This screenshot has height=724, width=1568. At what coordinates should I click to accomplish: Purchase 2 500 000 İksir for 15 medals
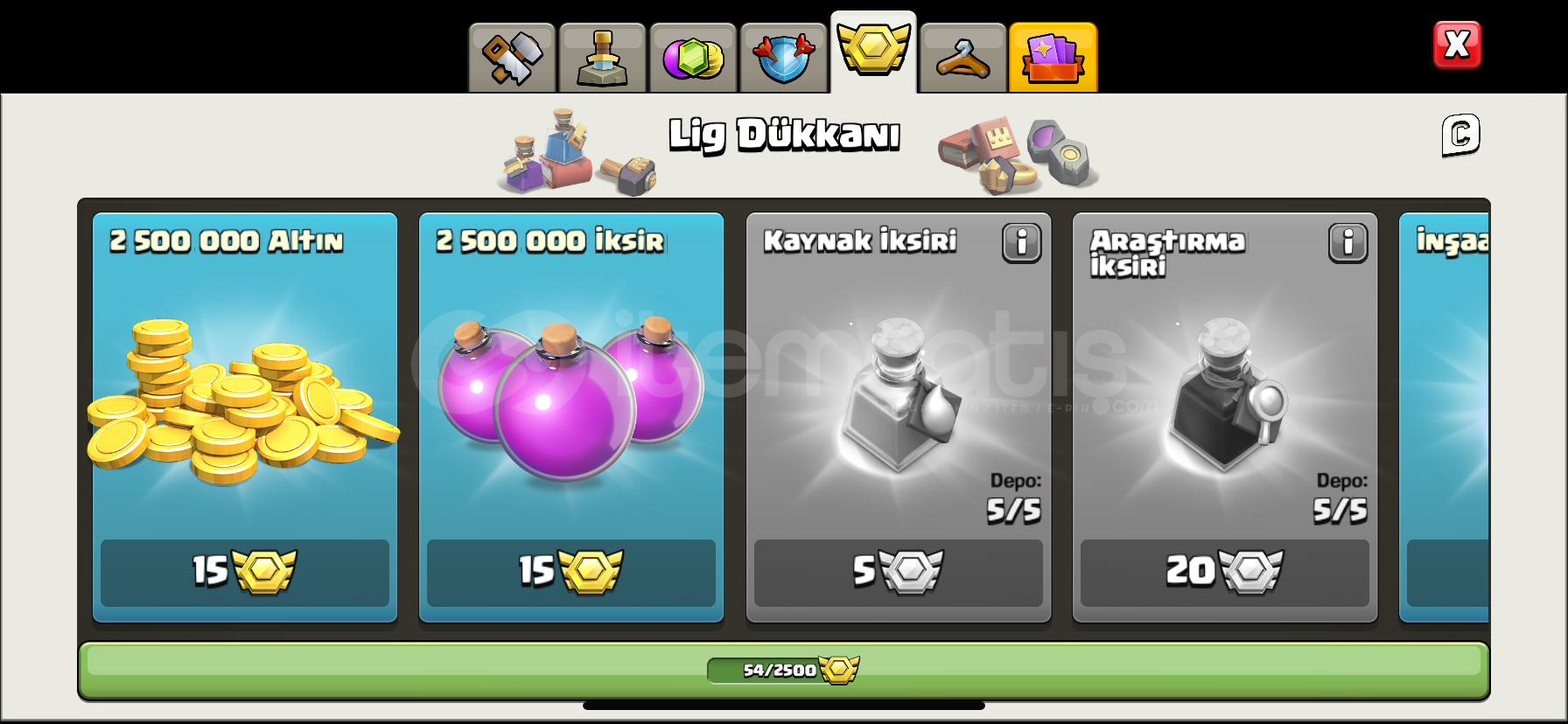pyautogui.click(x=570, y=574)
